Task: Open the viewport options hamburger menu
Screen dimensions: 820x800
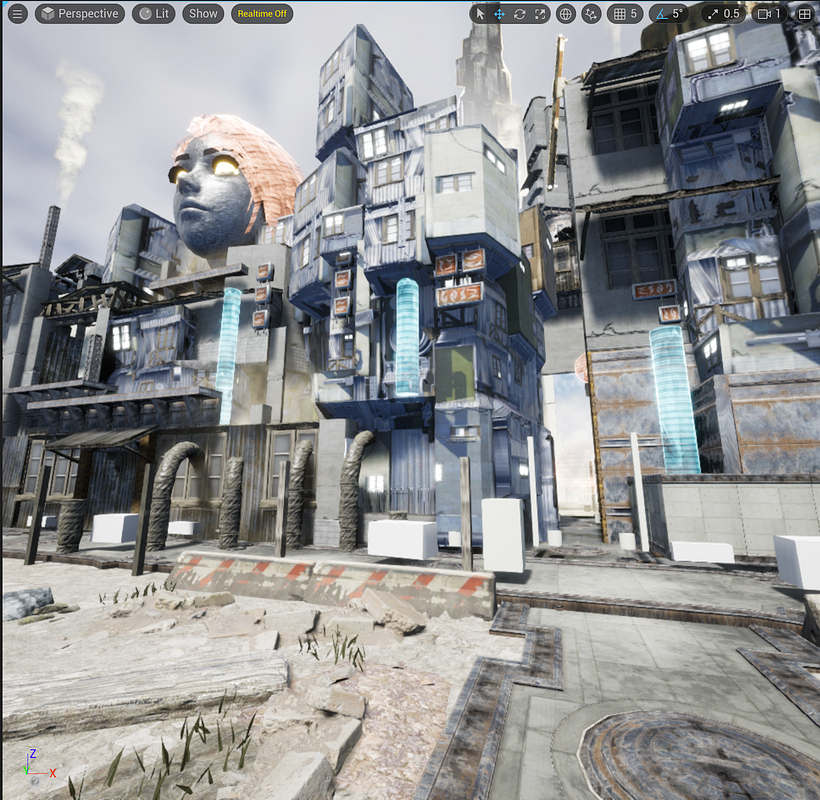Action: tap(17, 14)
